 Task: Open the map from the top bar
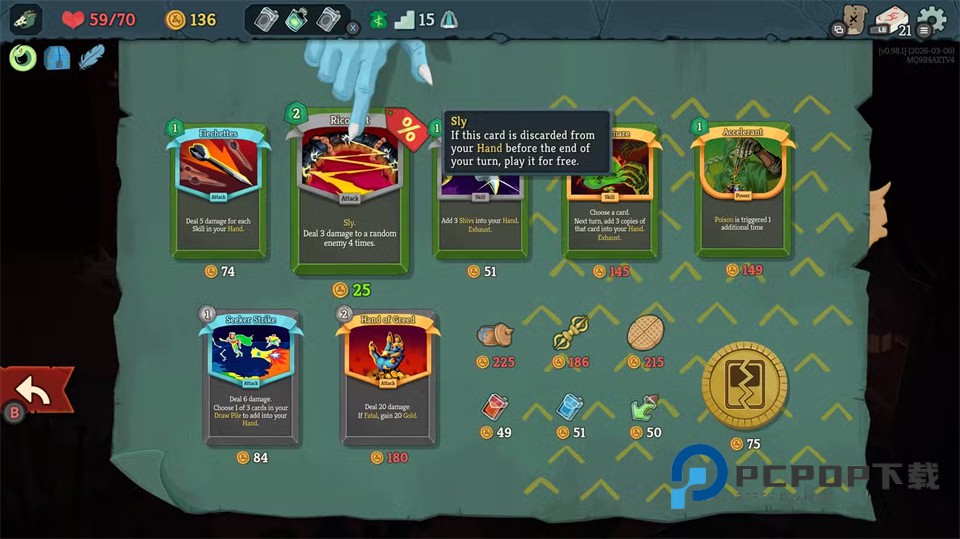(x=851, y=20)
